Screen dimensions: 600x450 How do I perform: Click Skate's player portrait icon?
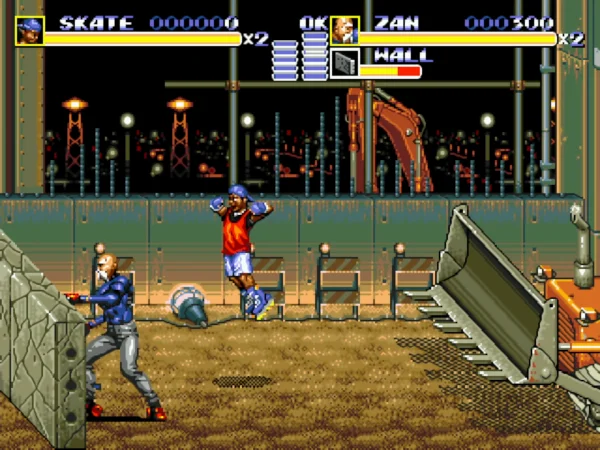(29, 31)
